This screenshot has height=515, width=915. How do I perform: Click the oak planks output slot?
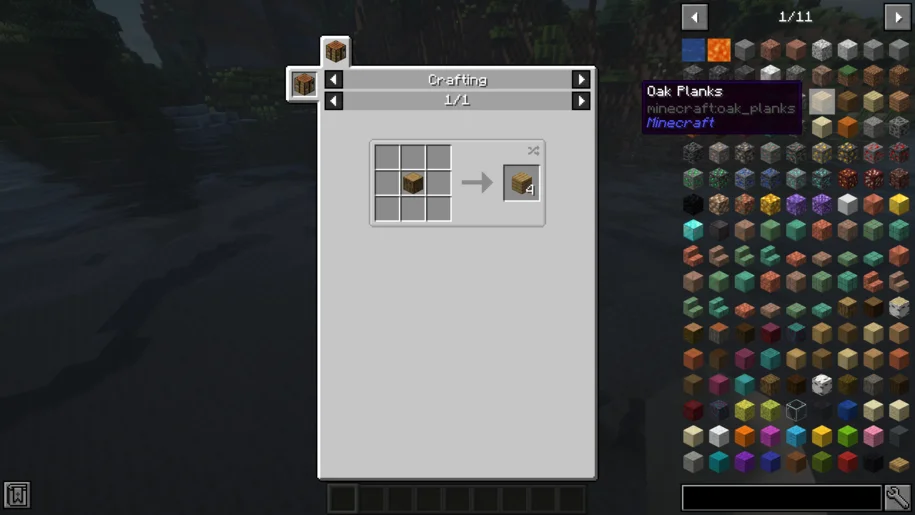click(521, 183)
